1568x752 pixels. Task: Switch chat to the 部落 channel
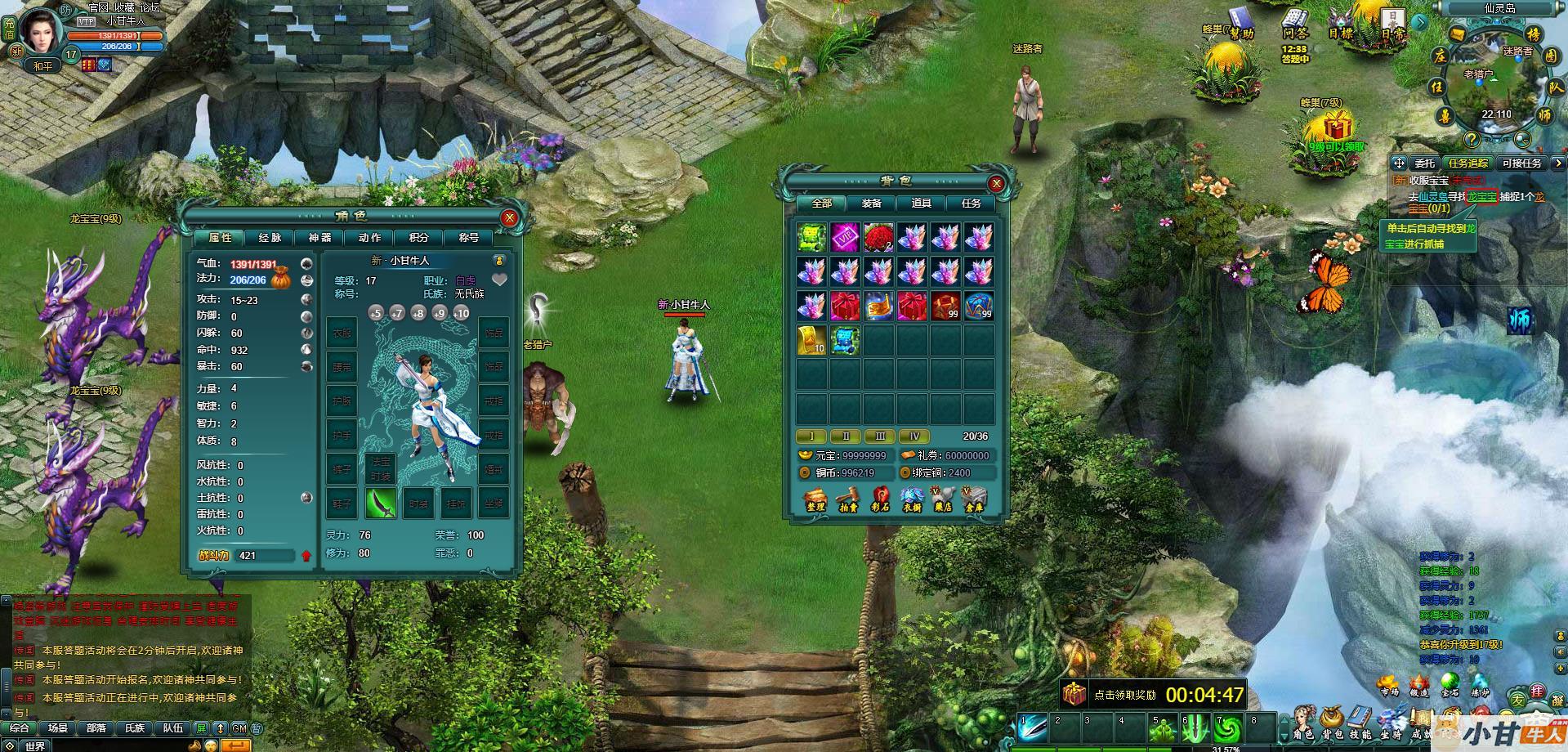pyautogui.click(x=96, y=727)
